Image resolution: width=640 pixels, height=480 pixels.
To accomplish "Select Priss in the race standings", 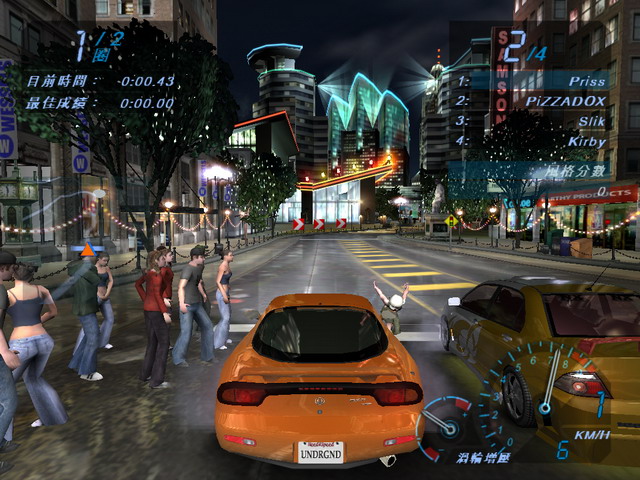I will (x=532, y=81).
